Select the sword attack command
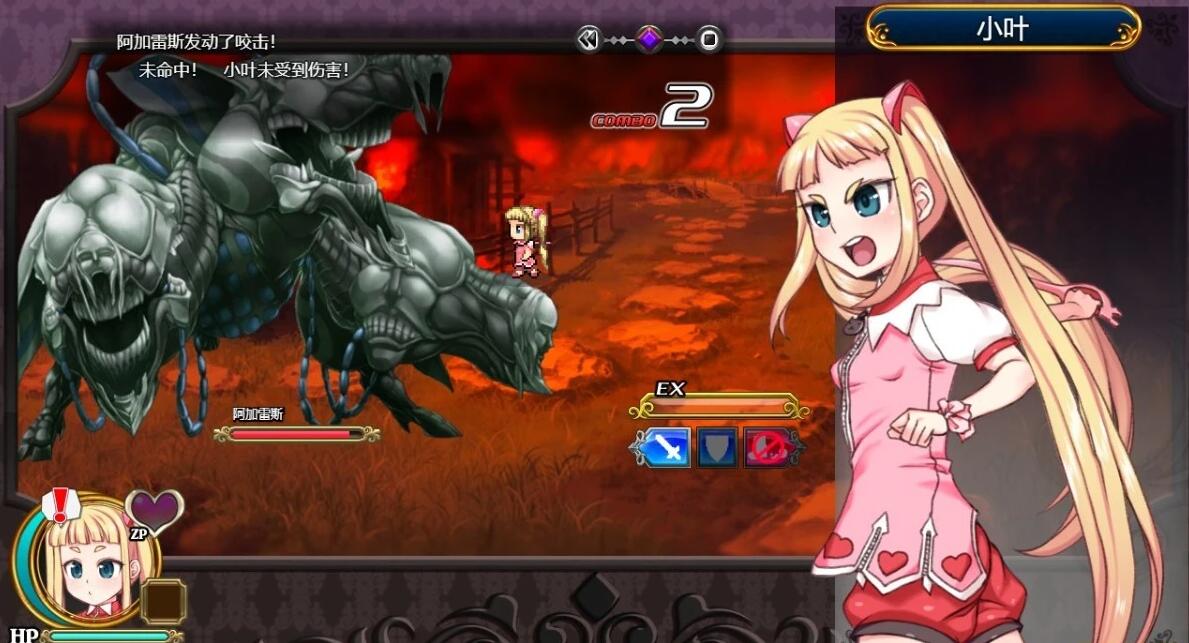Viewport: 1189px width, 643px height. 666,447
